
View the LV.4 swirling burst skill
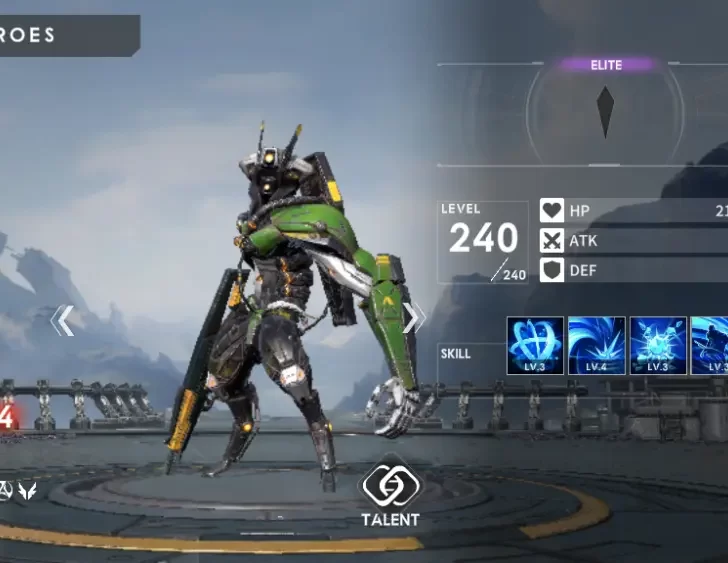[x=597, y=346]
